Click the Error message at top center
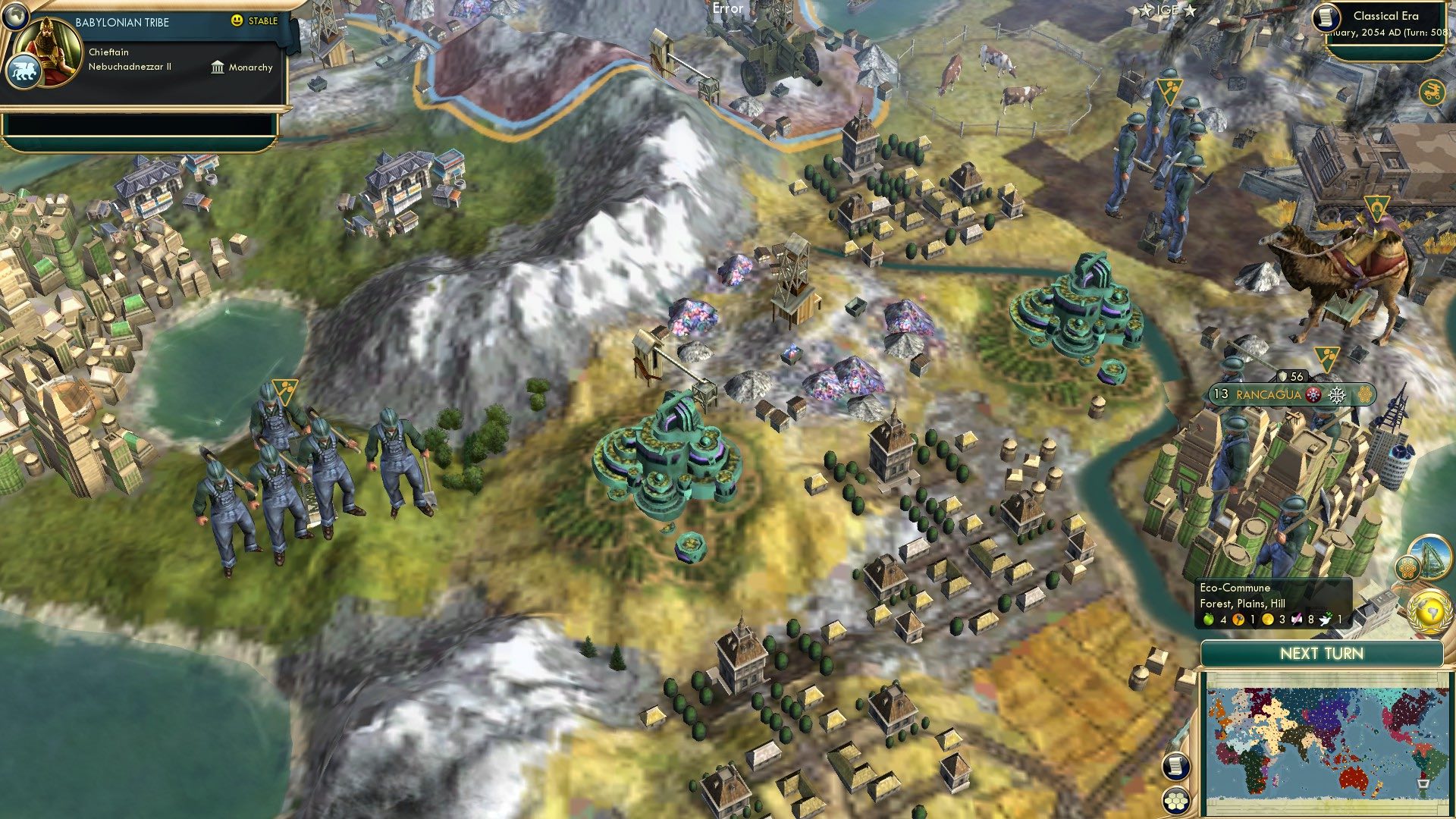This screenshot has height=819, width=1456. coord(727,9)
